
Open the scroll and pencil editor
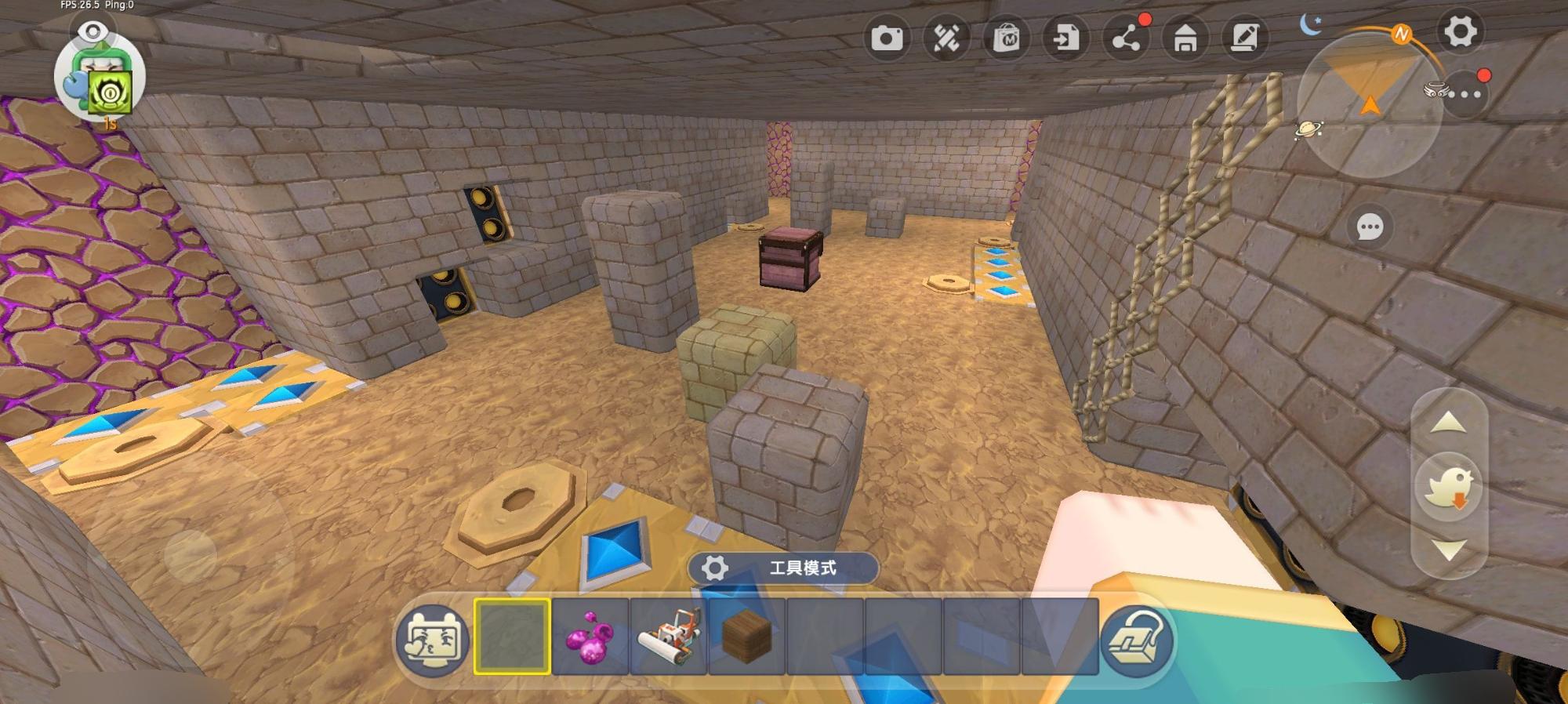tap(1245, 38)
